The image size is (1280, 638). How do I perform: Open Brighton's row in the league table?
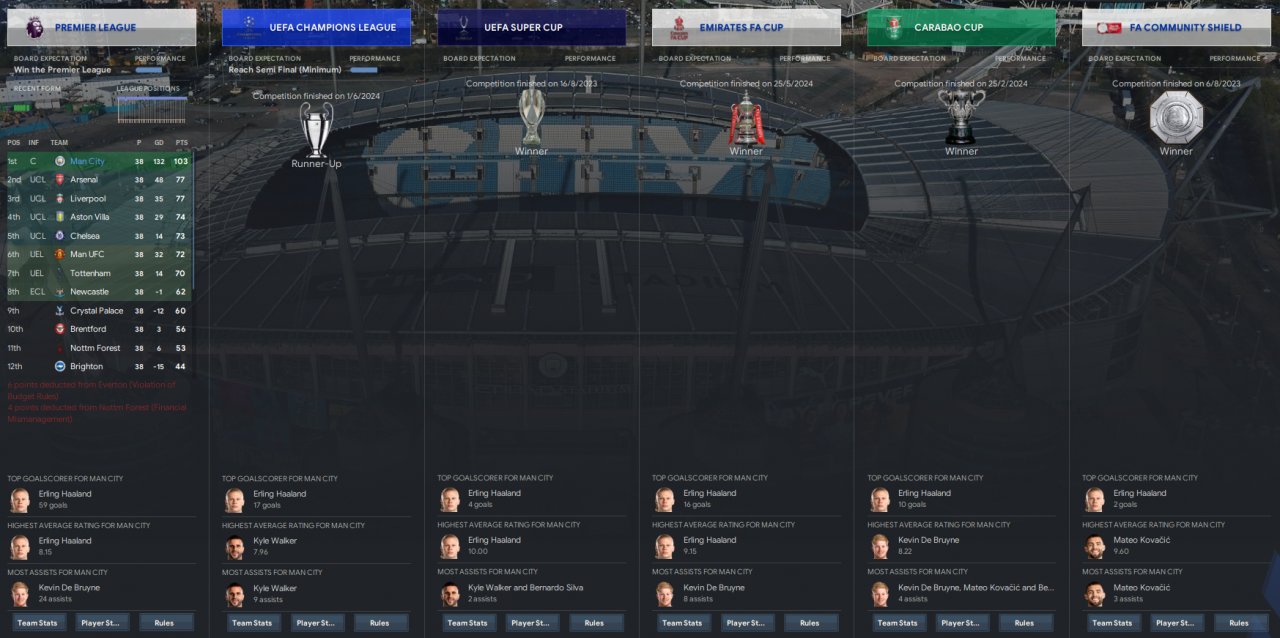point(86,367)
